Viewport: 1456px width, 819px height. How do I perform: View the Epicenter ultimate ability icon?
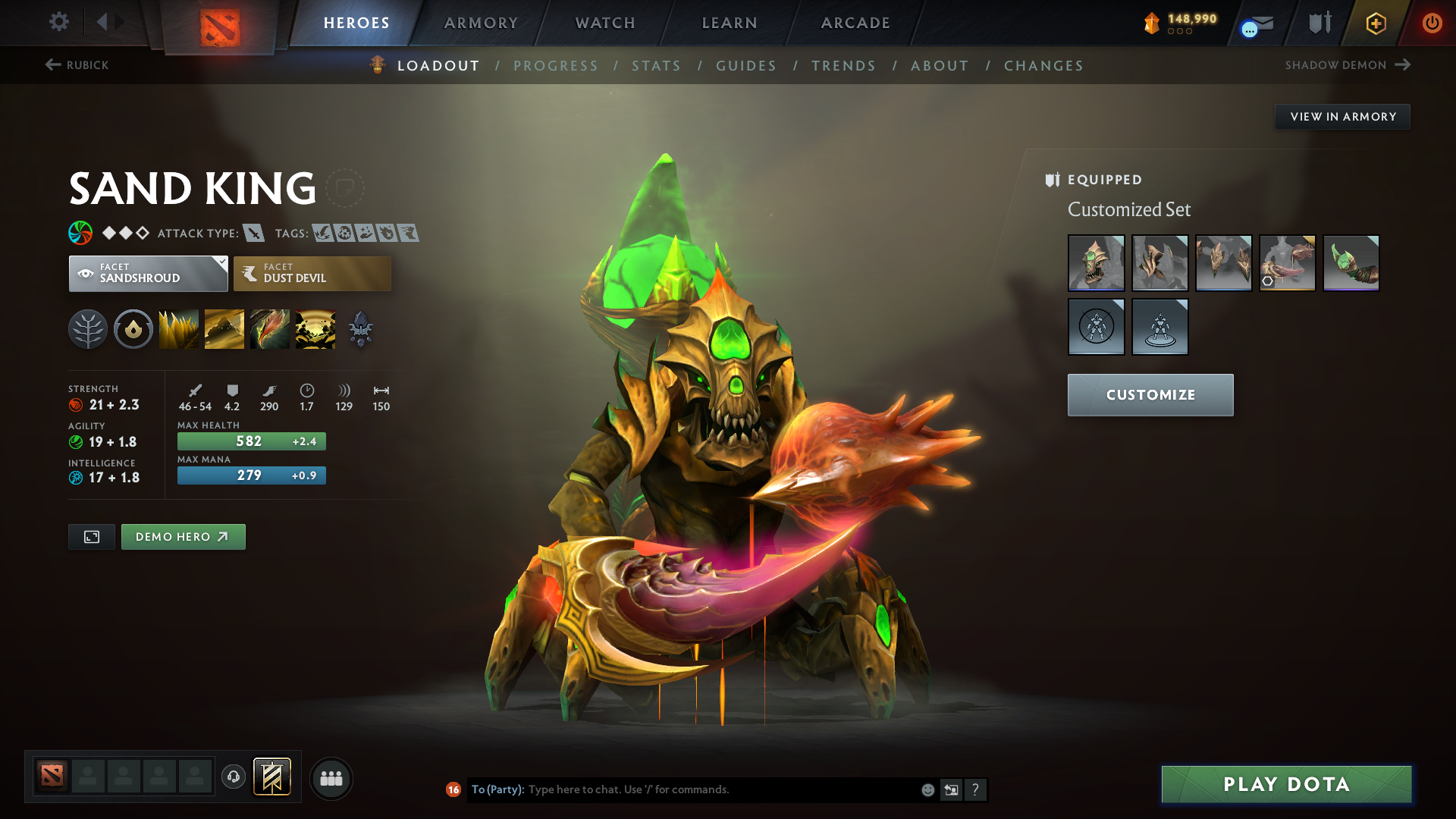[x=315, y=328]
